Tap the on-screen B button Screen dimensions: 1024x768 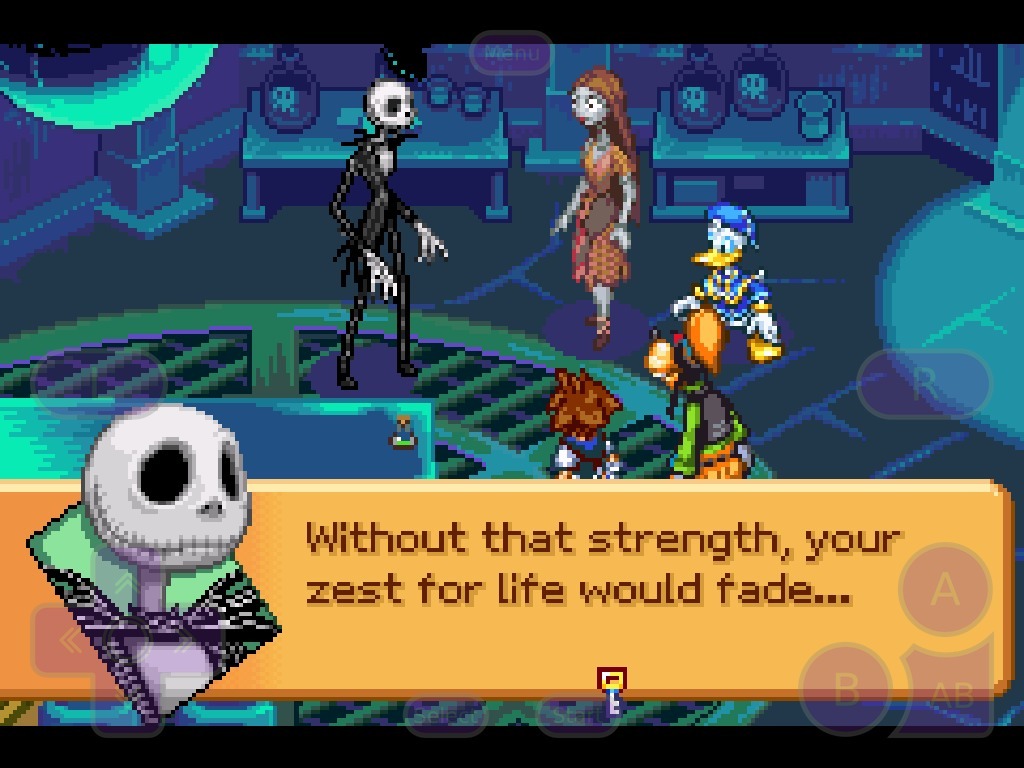(x=846, y=689)
